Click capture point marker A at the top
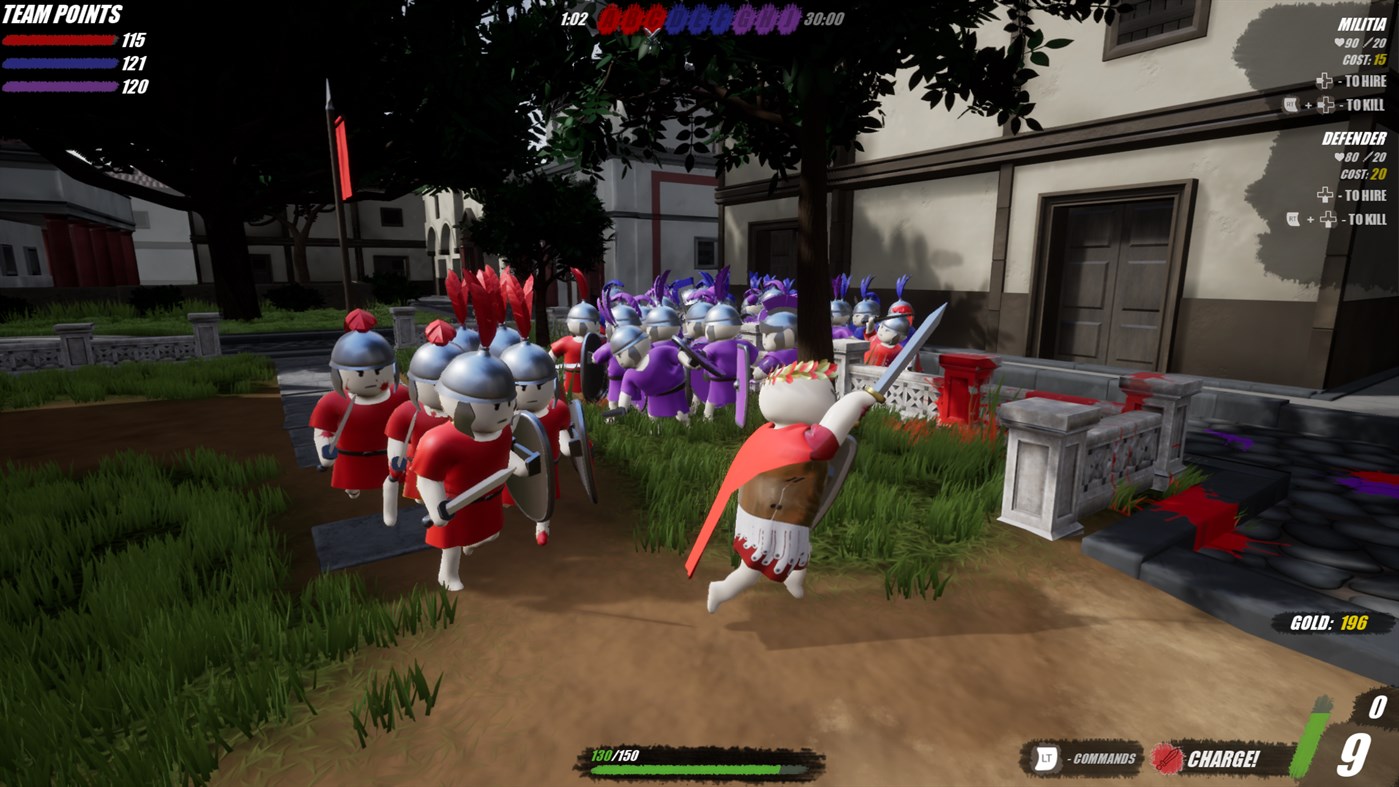Image resolution: width=1399 pixels, height=787 pixels. 610,18
